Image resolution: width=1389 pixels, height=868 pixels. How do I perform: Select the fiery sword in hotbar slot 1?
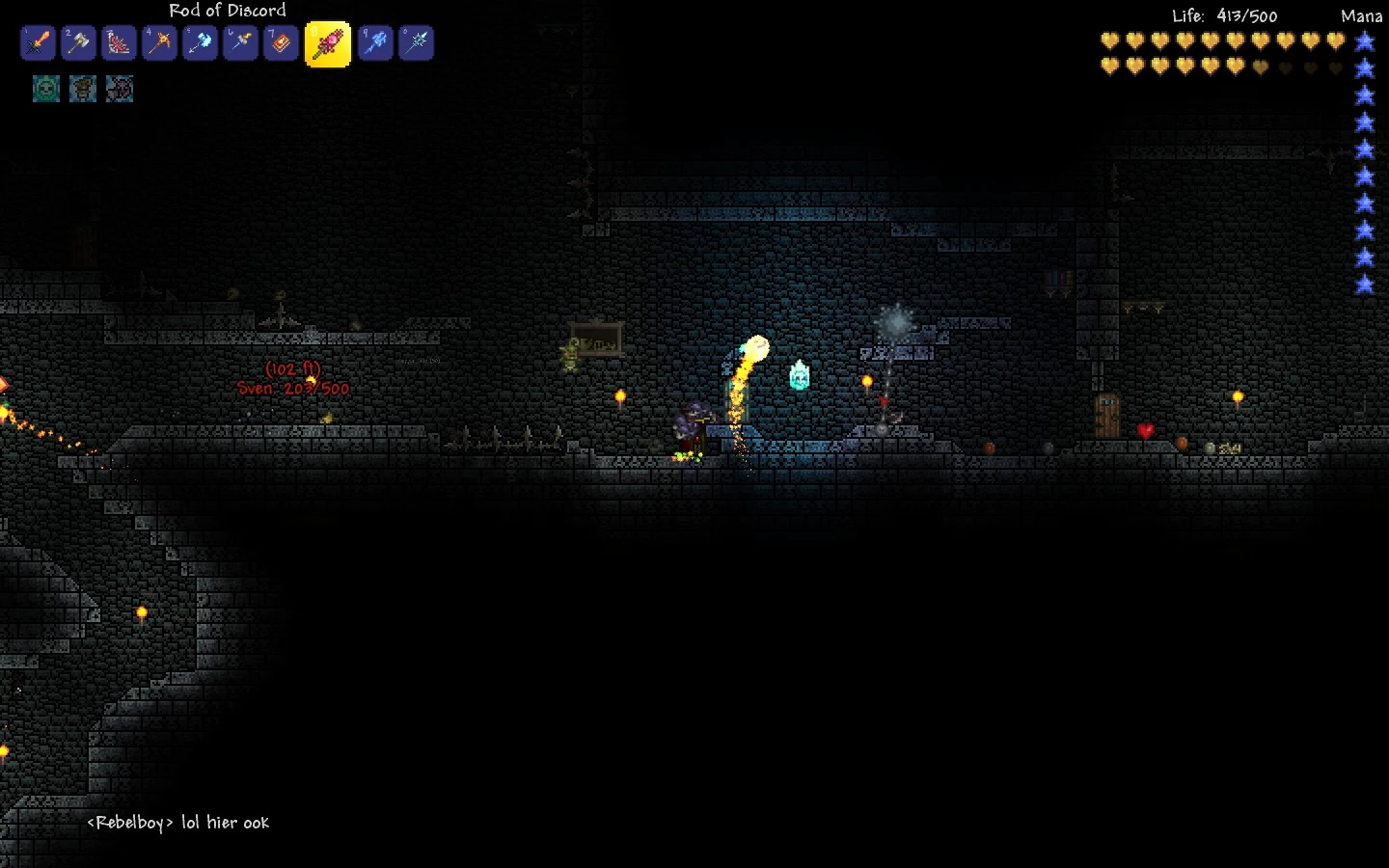tap(38, 42)
